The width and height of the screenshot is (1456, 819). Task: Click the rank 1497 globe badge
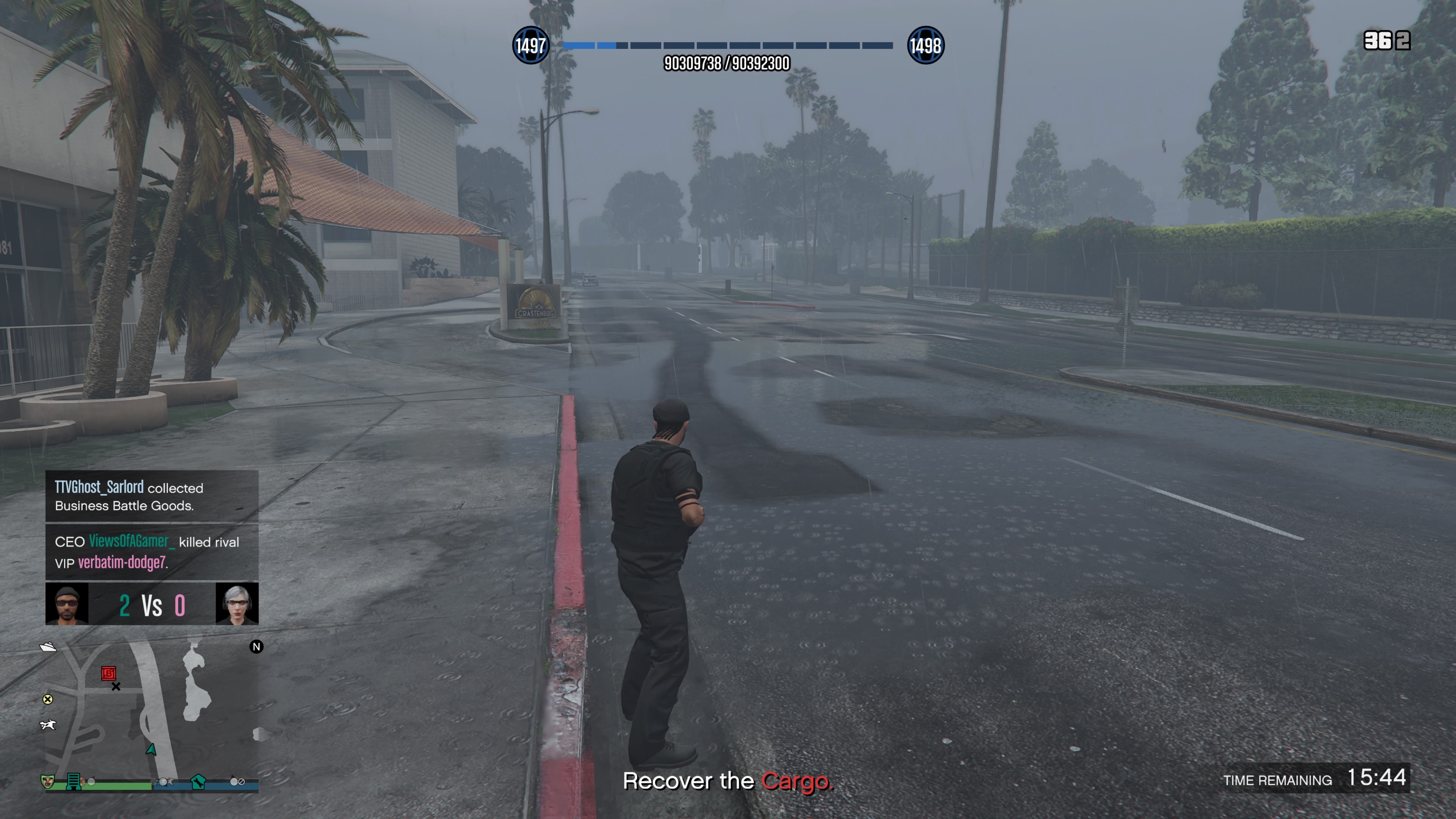click(530, 45)
